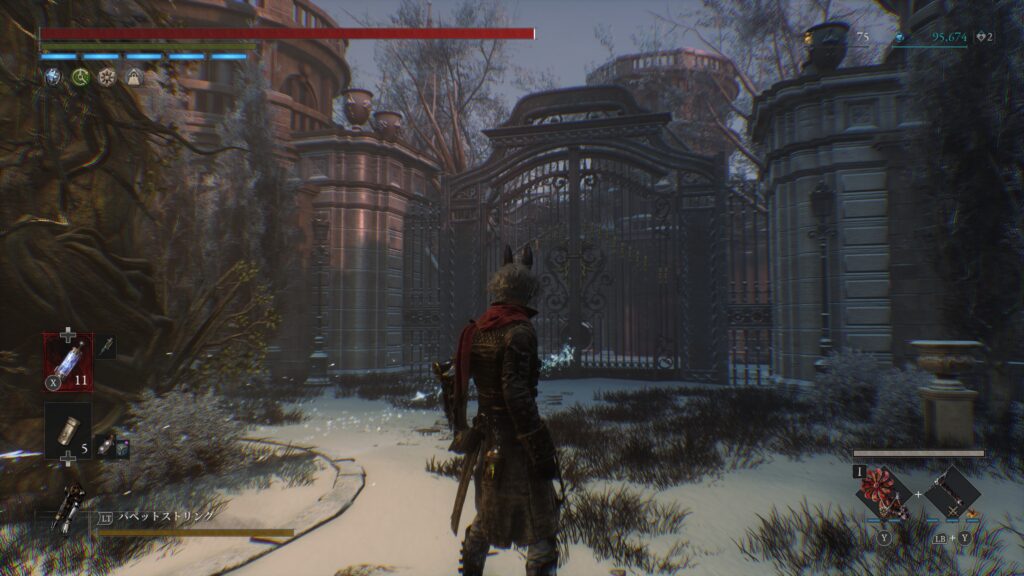The height and width of the screenshot is (576, 1024).
Task: Activate the red blade Fable Art slot
Action: click(885, 492)
